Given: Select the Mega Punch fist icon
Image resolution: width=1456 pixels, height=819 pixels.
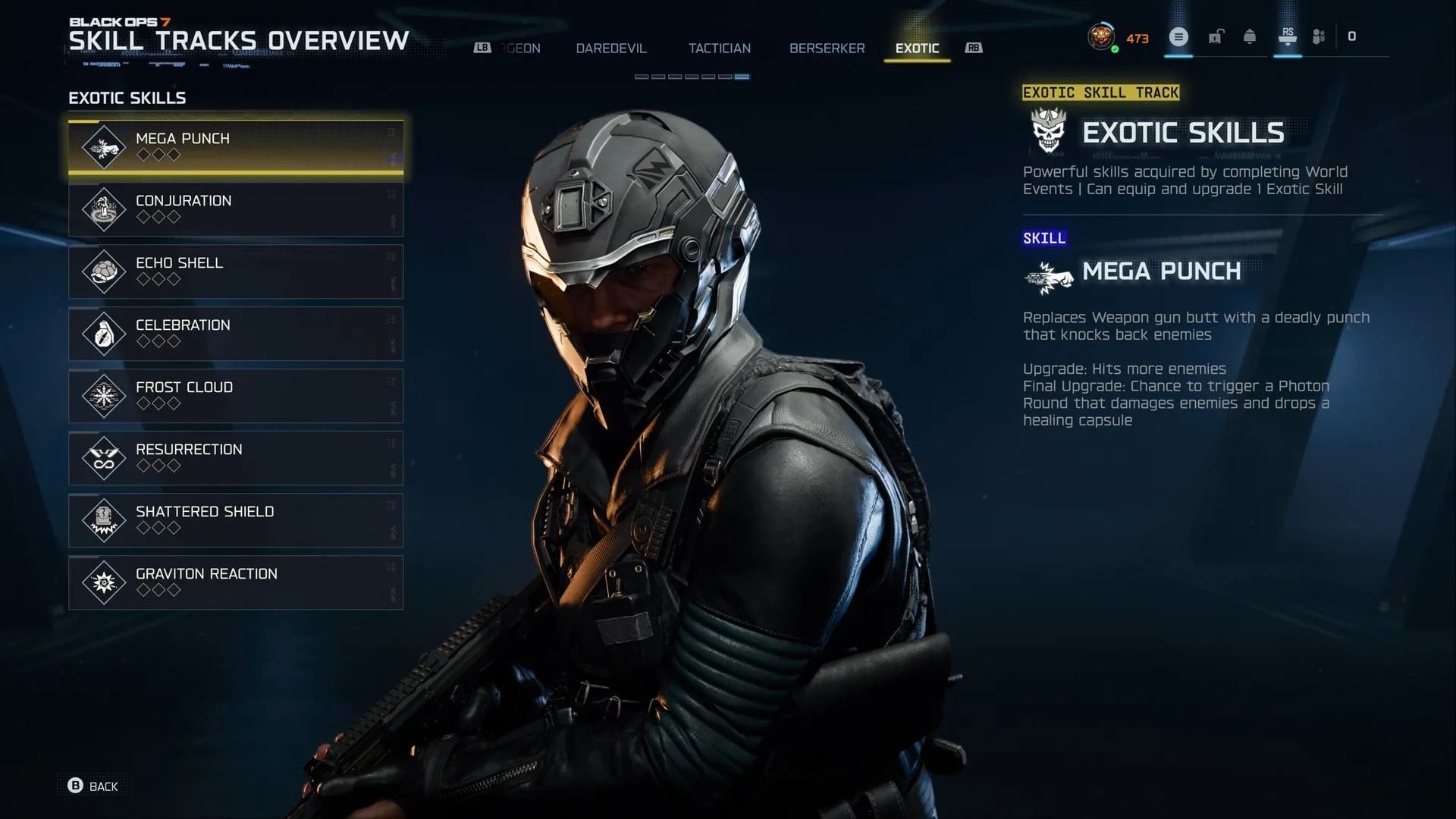Looking at the screenshot, I should click(x=104, y=146).
